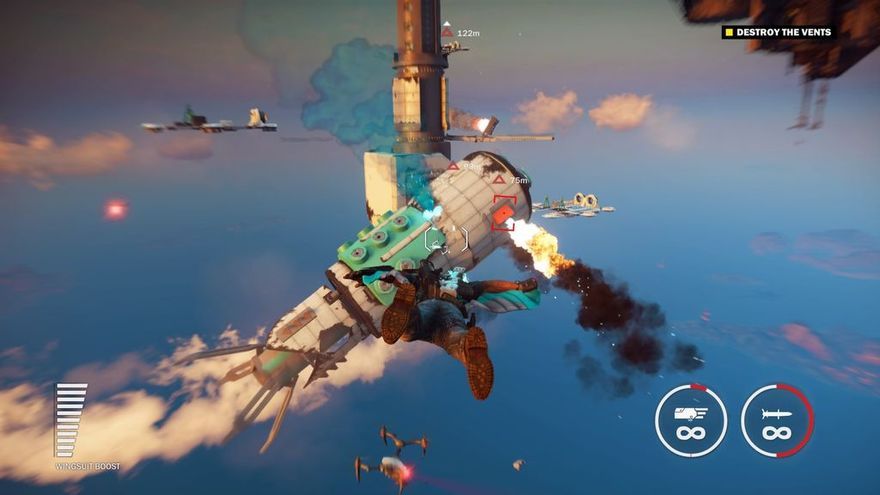Click the 122m objective marker
The image size is (880, 495).
click(x=447, y=32)
